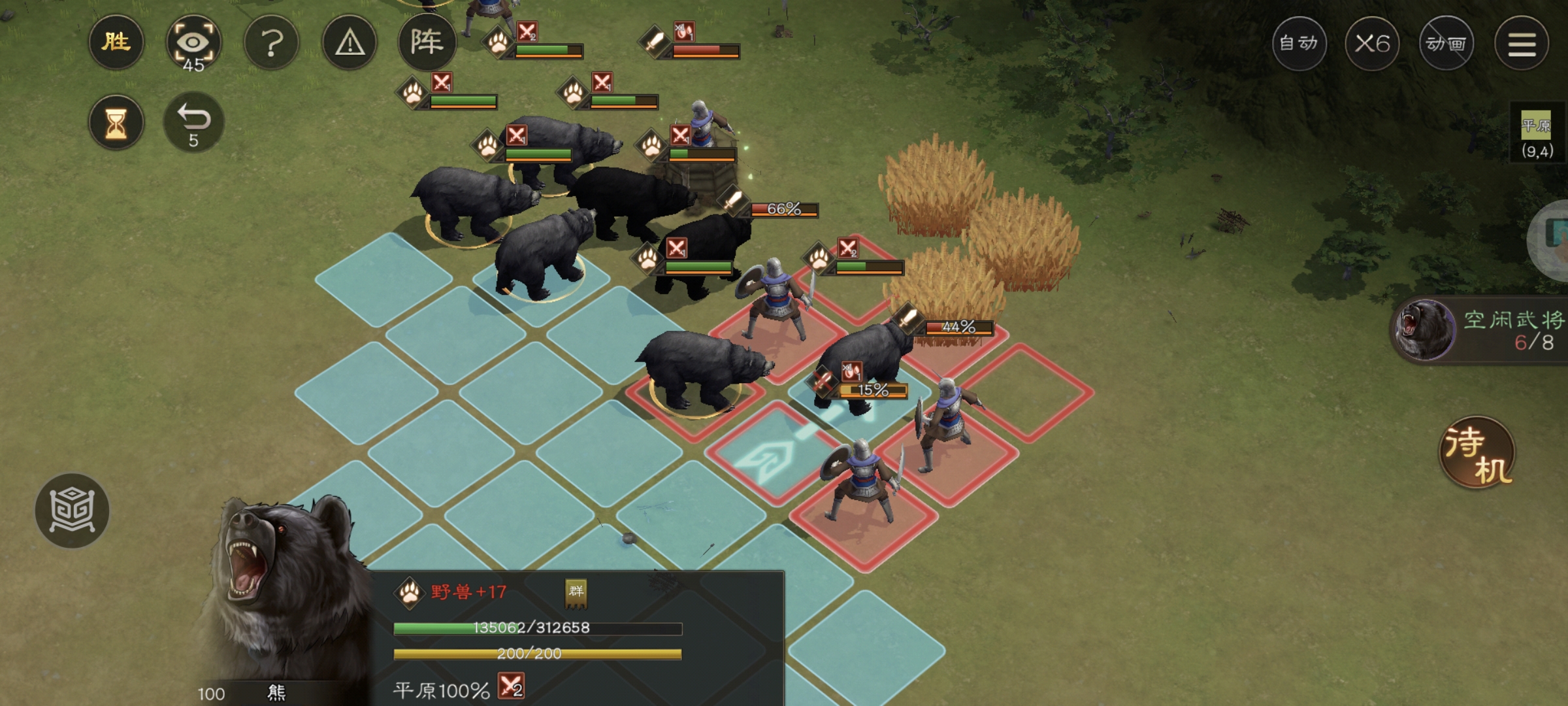
Task: Open the question mark help button
Action: coord(271,44)
